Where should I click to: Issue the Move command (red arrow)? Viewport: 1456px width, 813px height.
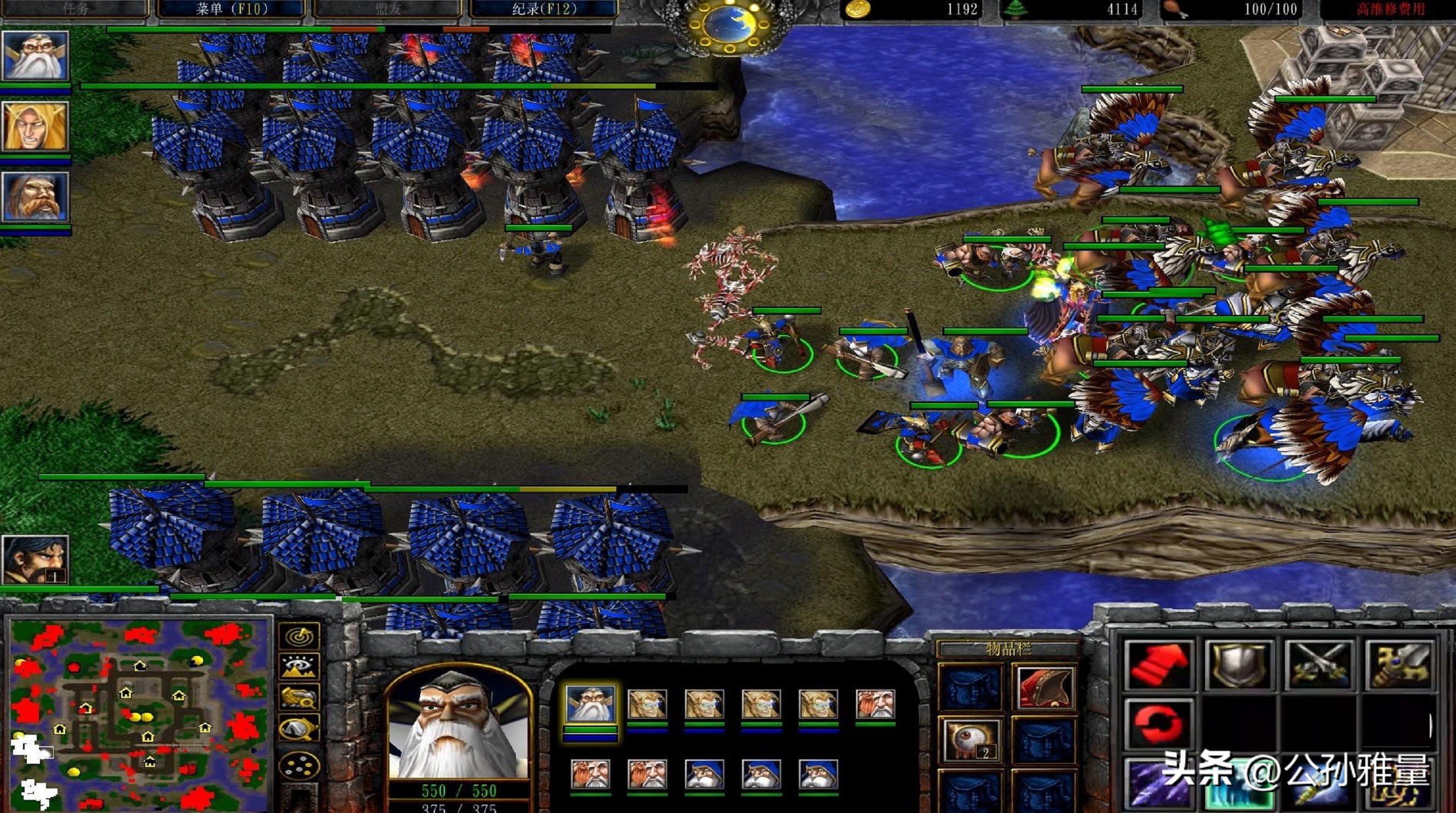pos(1158,665)
